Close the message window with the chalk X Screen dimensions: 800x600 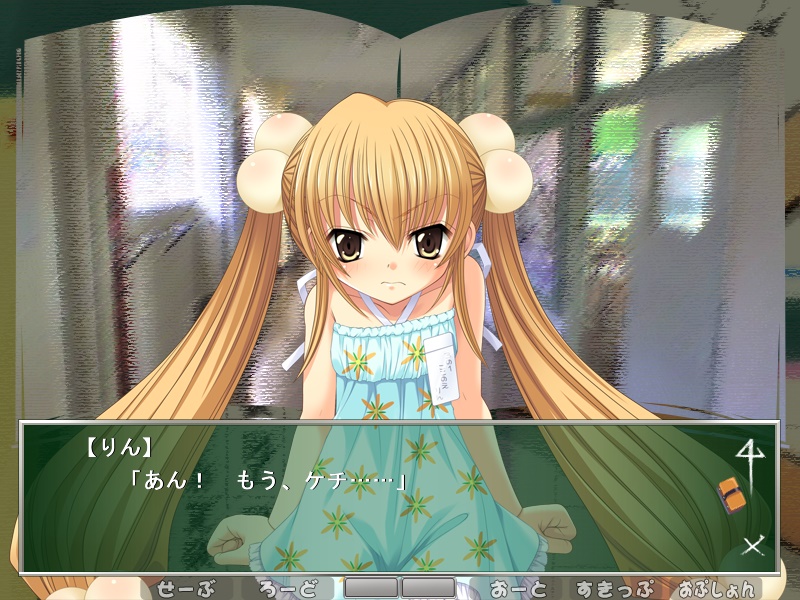point(752,545)
